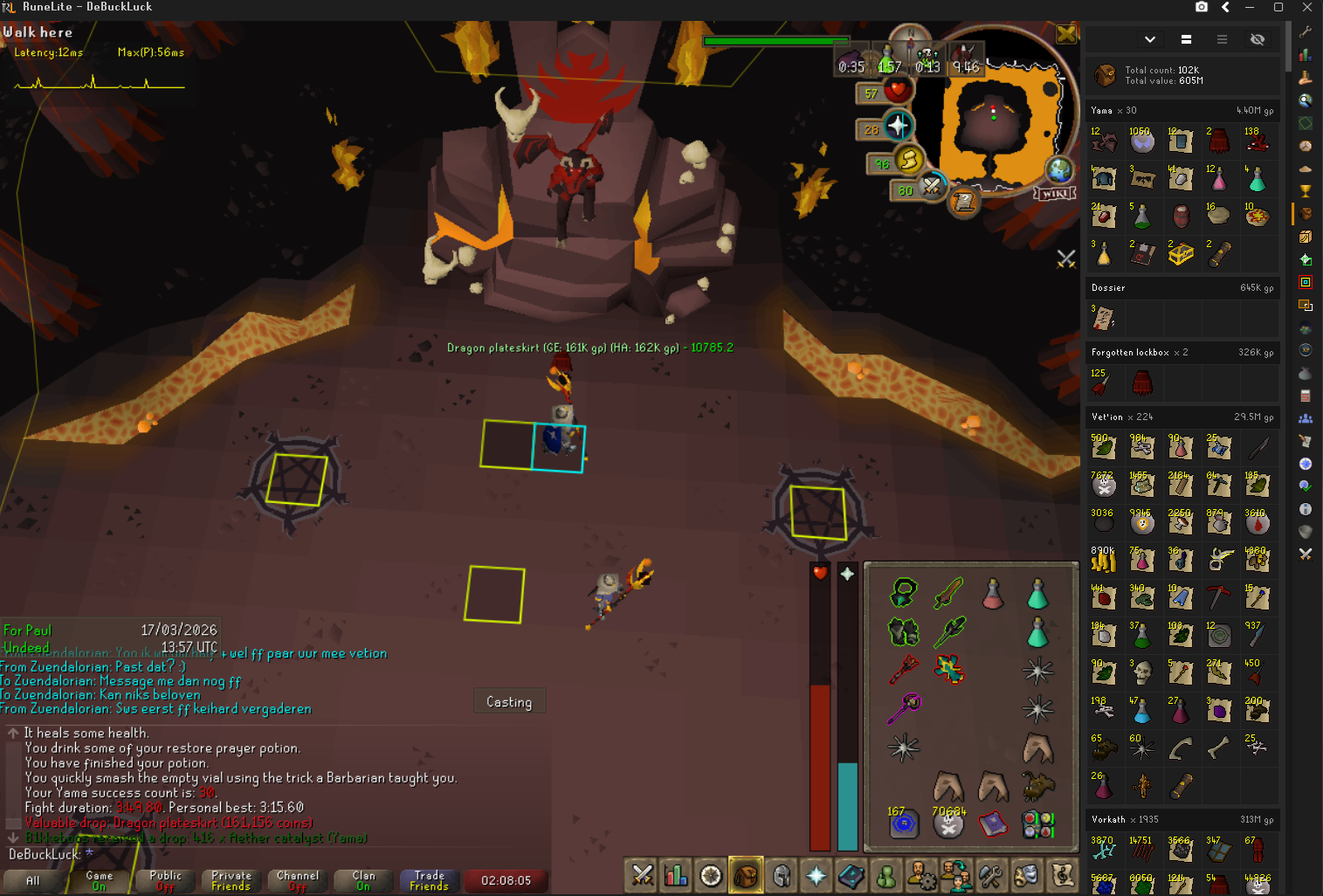Switch chat to the Game filter

(x=99, y=880)
